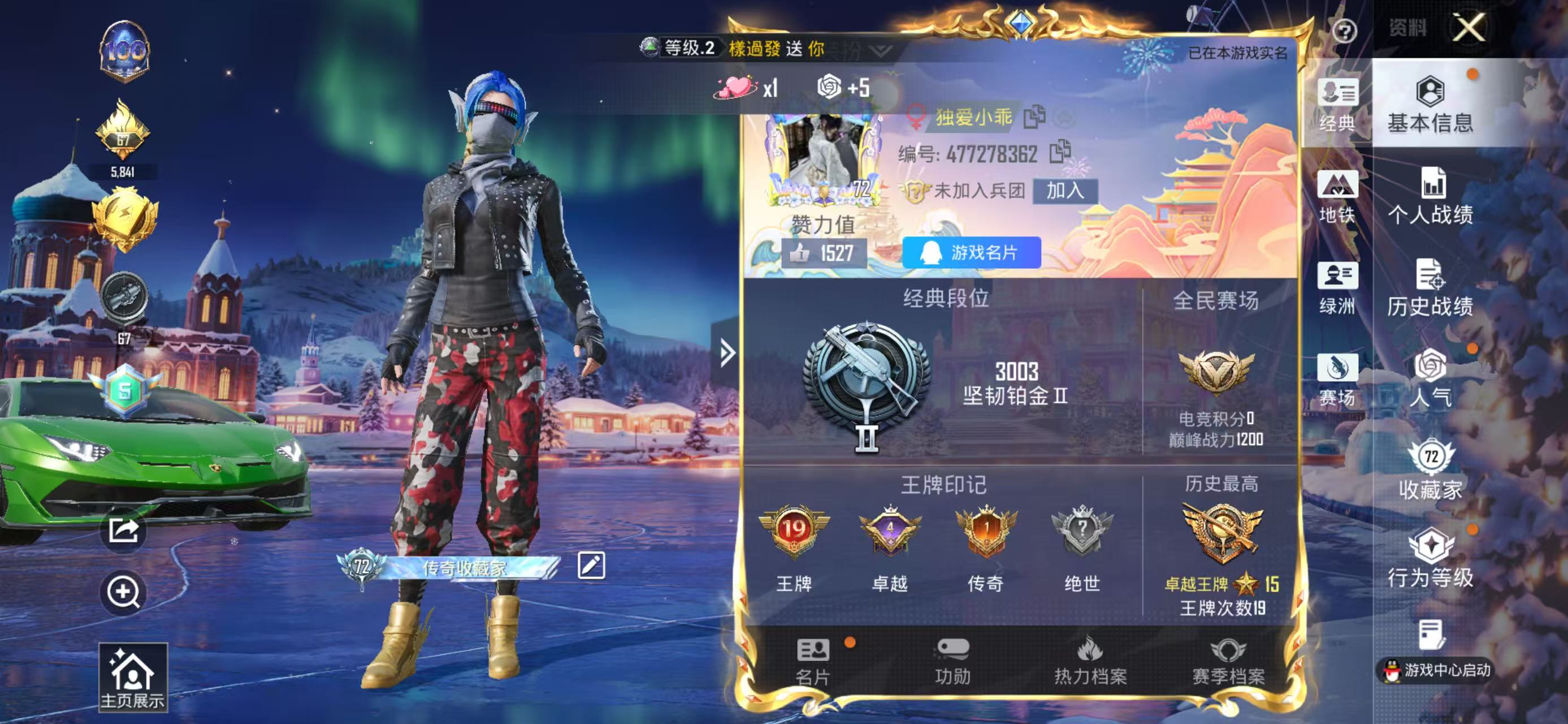The width and height of the screenshot is (1568, 724).
Task: Open the 基本信息 tab
Action: [1431, 105]
